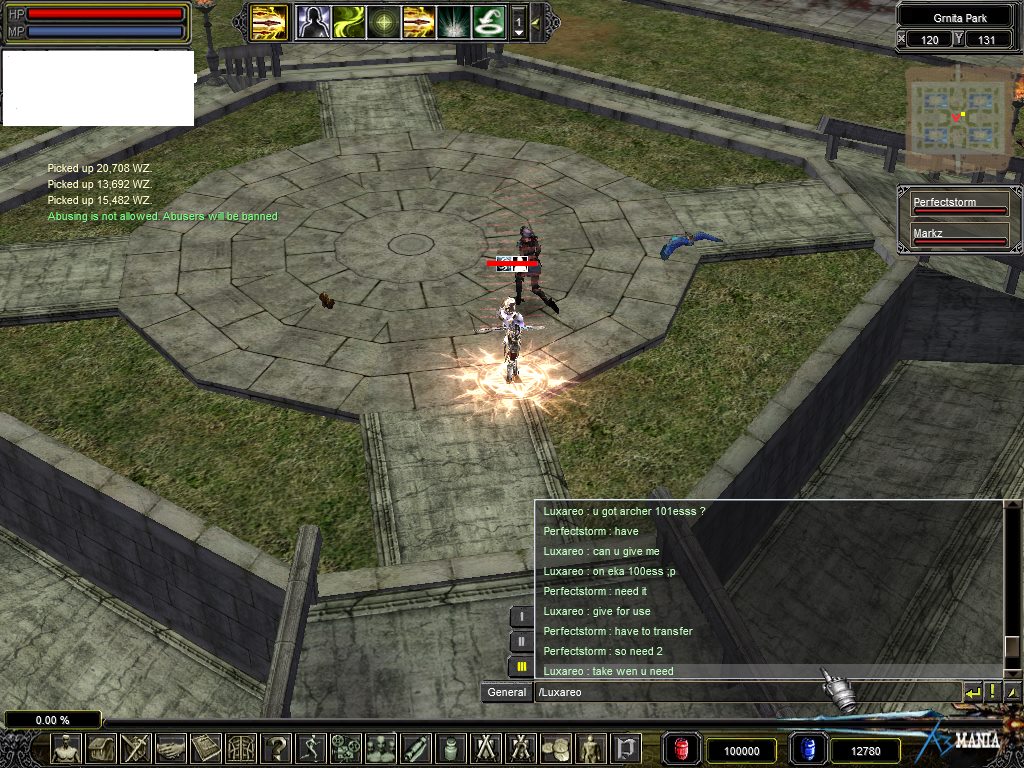Change skill bar page number 1
Image resolution: width=1024 pixels, height=768 pixels.
518,21
